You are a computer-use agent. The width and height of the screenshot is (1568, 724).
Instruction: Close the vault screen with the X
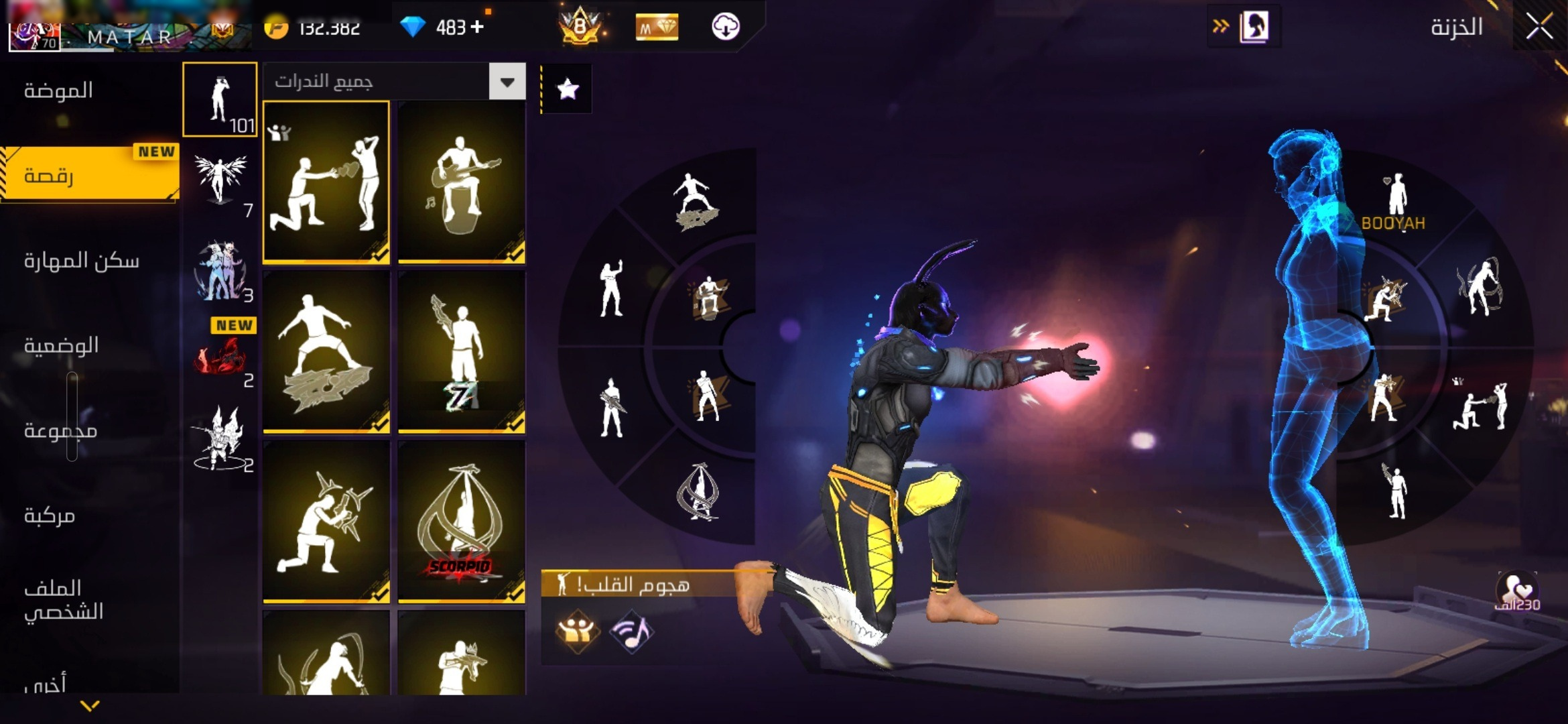coord(1539,27)
